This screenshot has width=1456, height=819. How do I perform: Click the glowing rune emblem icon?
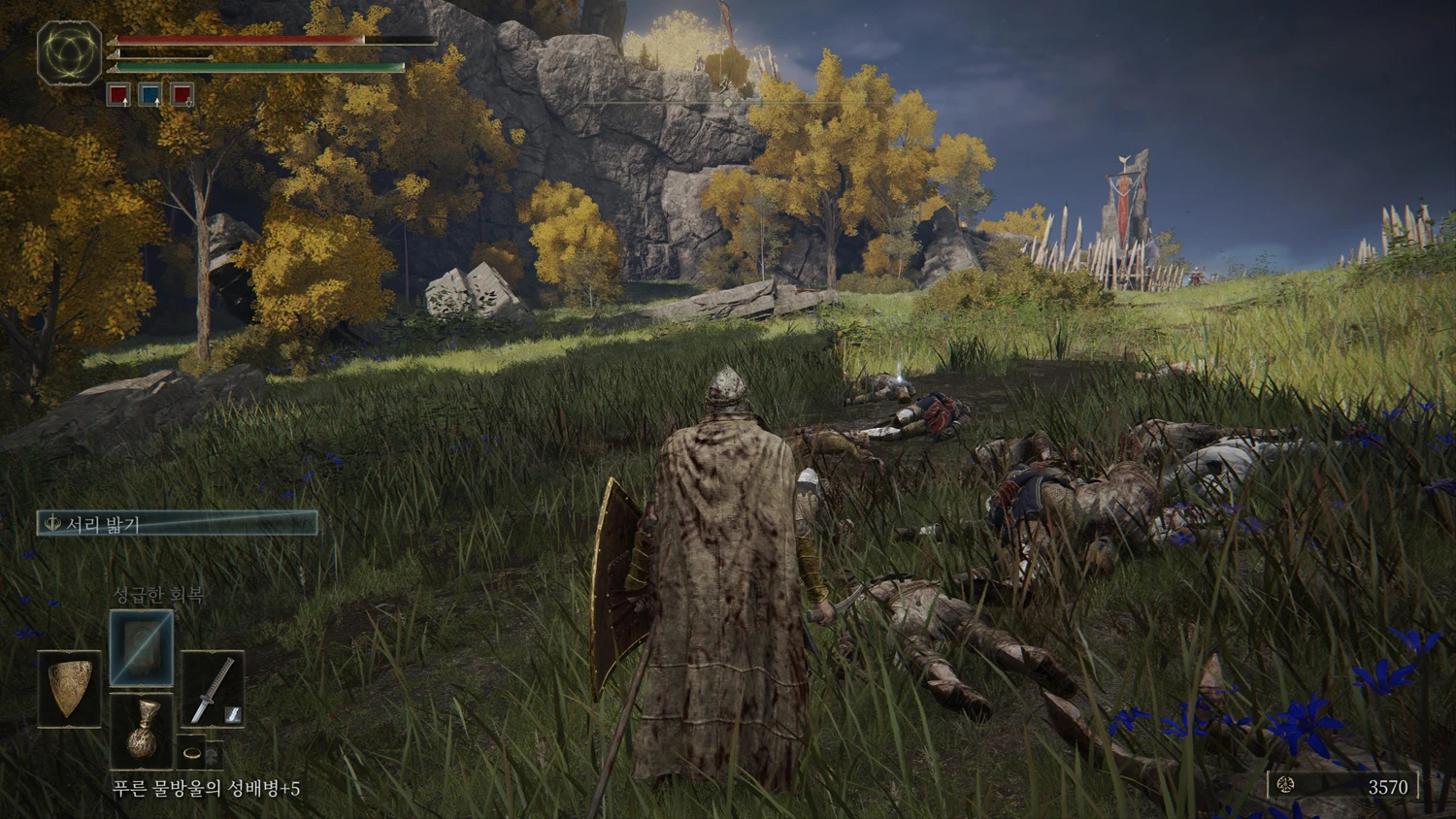(70, 53)
